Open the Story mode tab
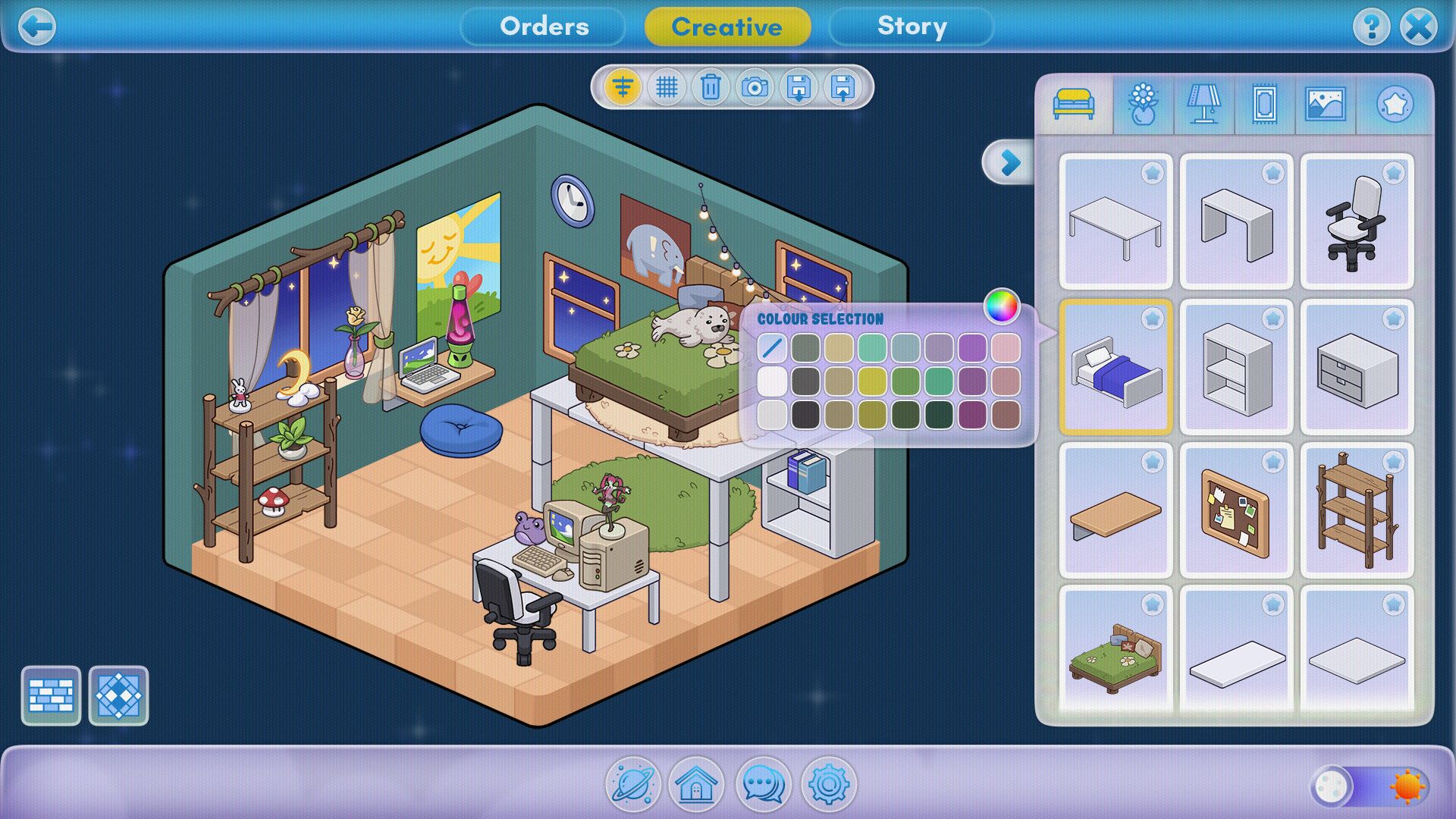 point(912,27)
